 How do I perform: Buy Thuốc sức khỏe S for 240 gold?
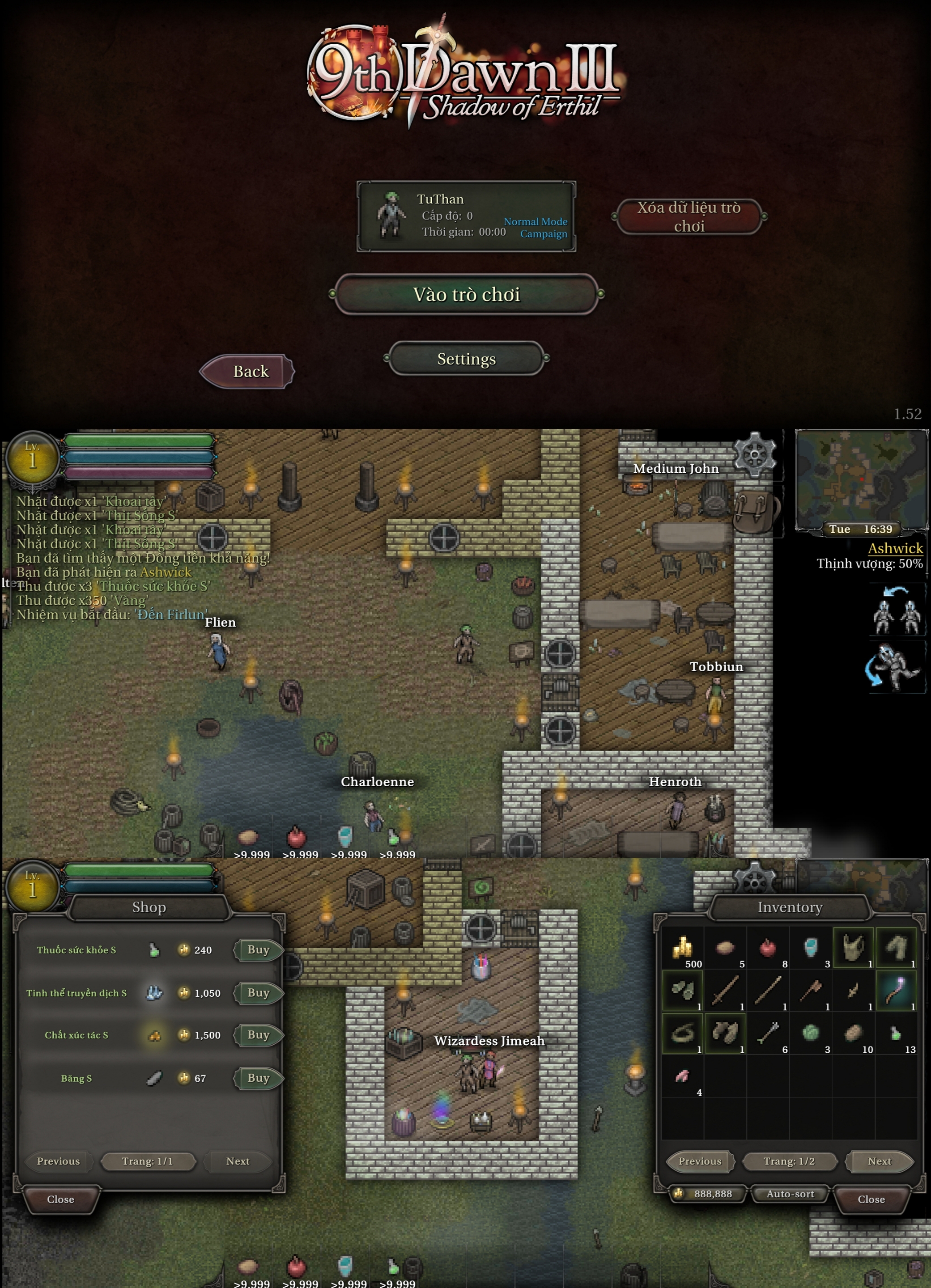[x=259, y=949]
